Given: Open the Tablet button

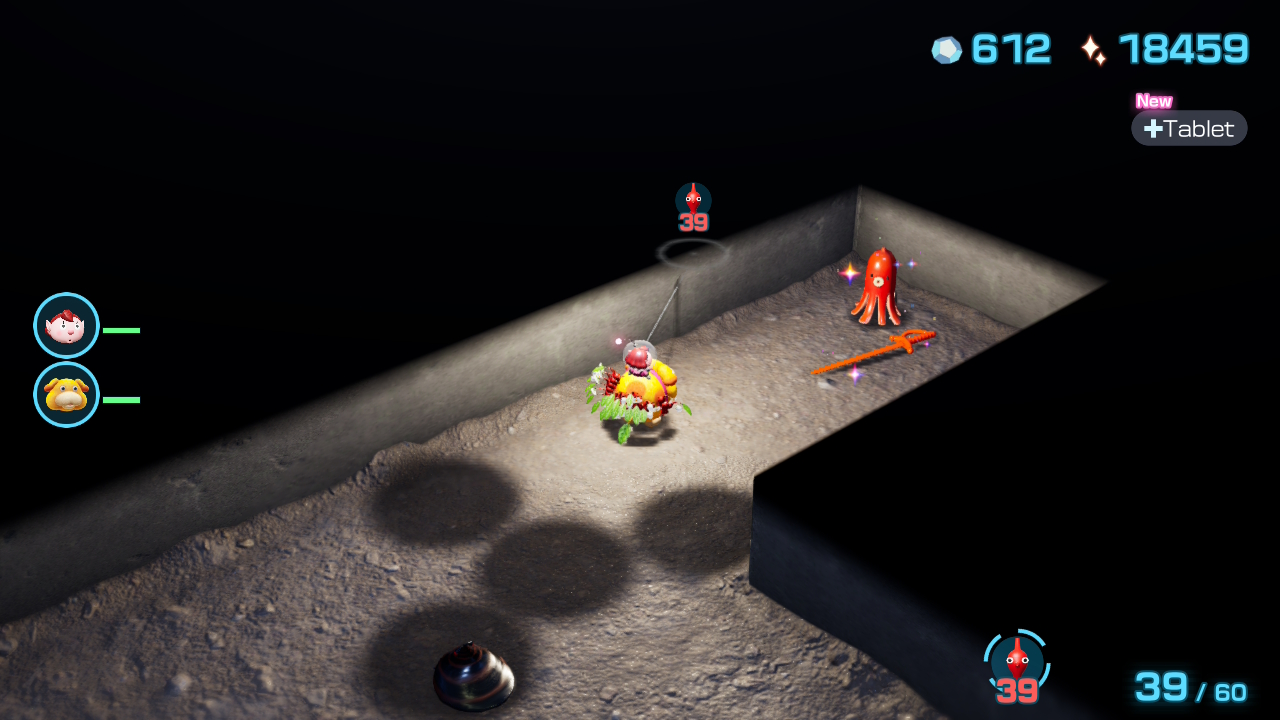Looking at the screenshot, I should 1189,128.
